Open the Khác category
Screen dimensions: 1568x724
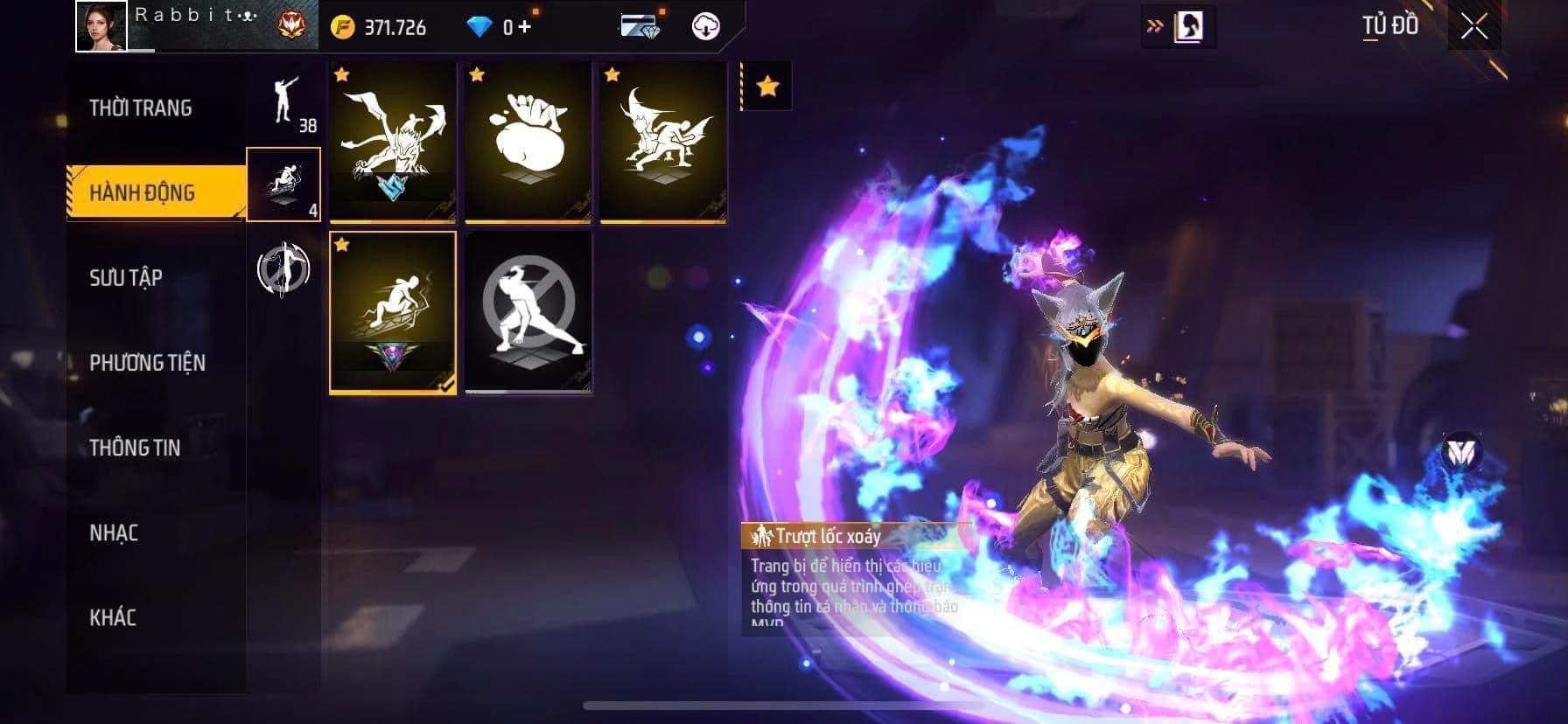pos(113,617)
